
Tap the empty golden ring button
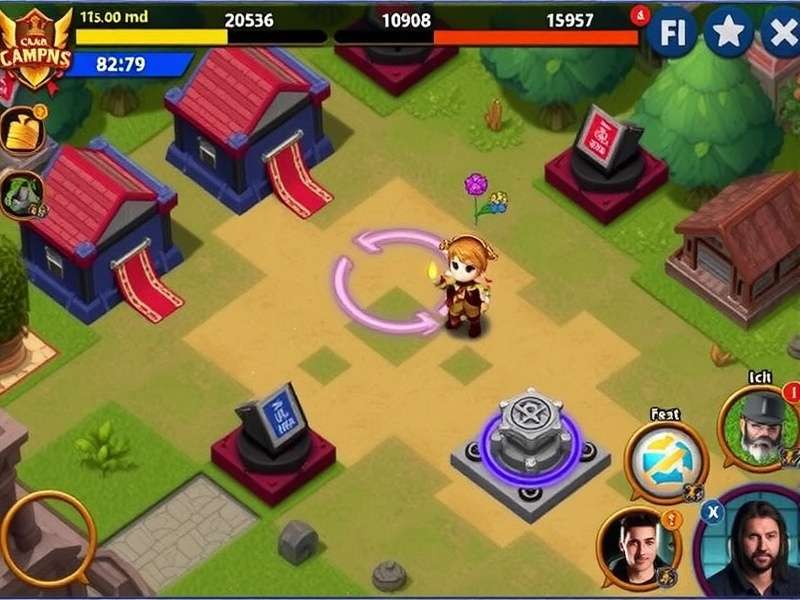tap(47, 538)
